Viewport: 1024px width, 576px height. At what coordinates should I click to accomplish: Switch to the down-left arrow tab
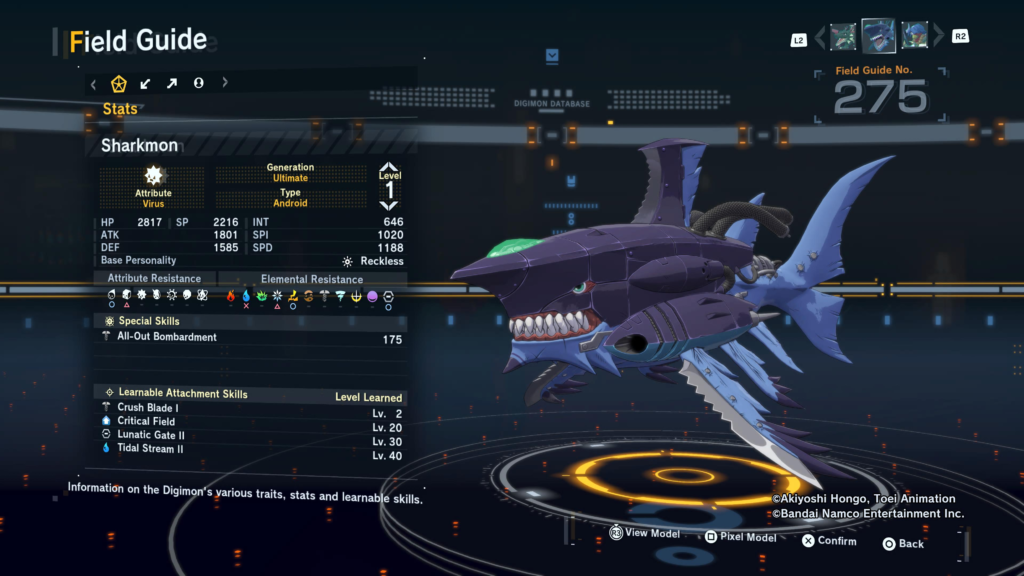tap(146, 84)
